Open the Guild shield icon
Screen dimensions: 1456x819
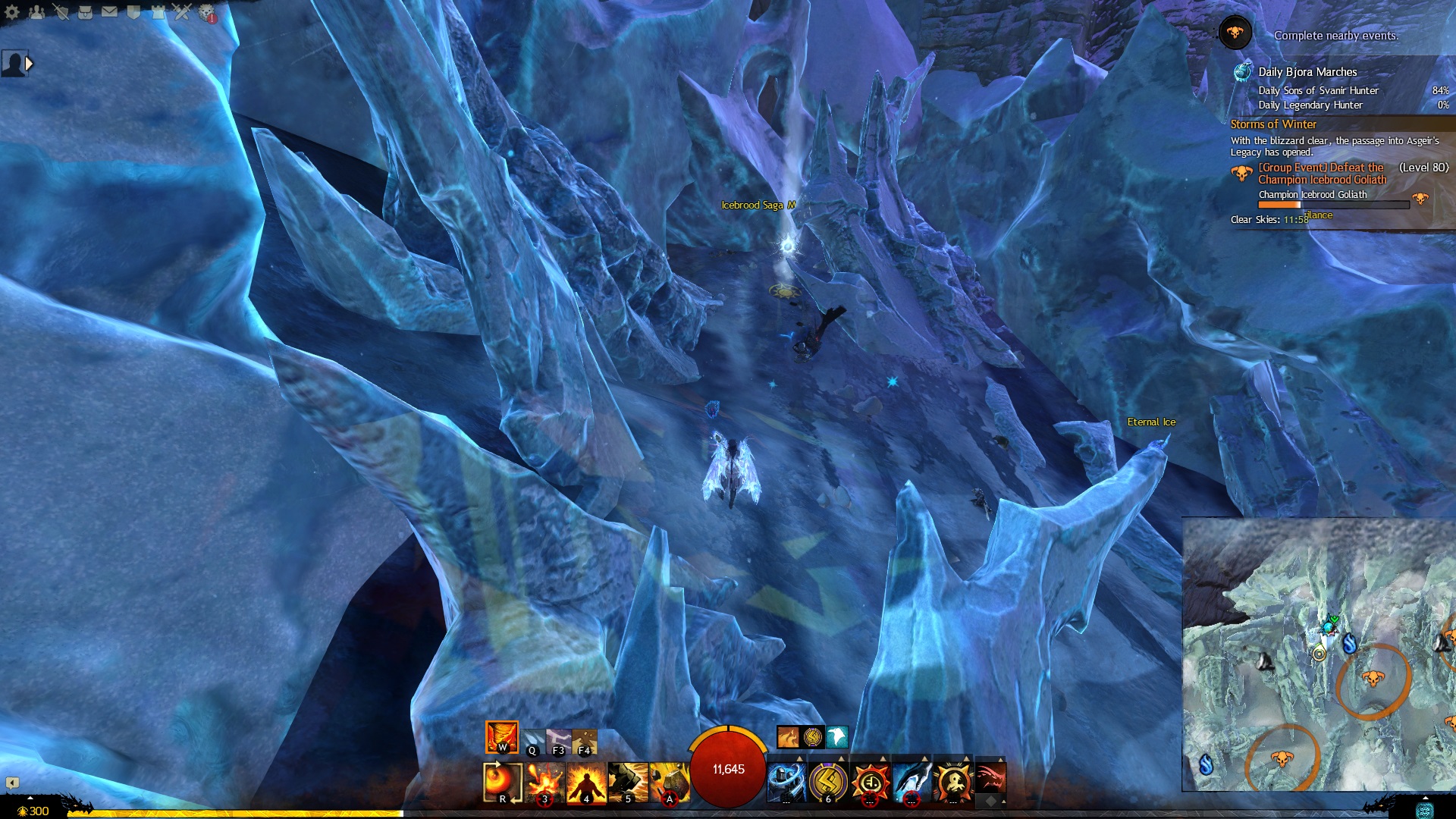pos(133,12)
